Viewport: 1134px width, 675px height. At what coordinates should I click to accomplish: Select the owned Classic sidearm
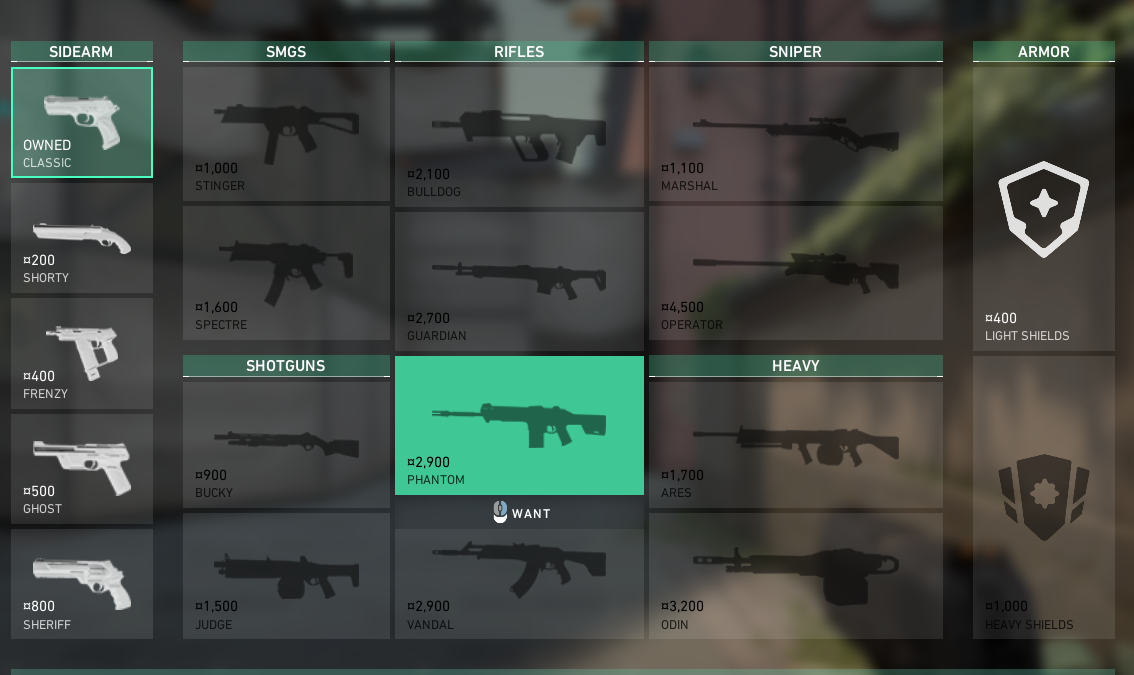82,123
